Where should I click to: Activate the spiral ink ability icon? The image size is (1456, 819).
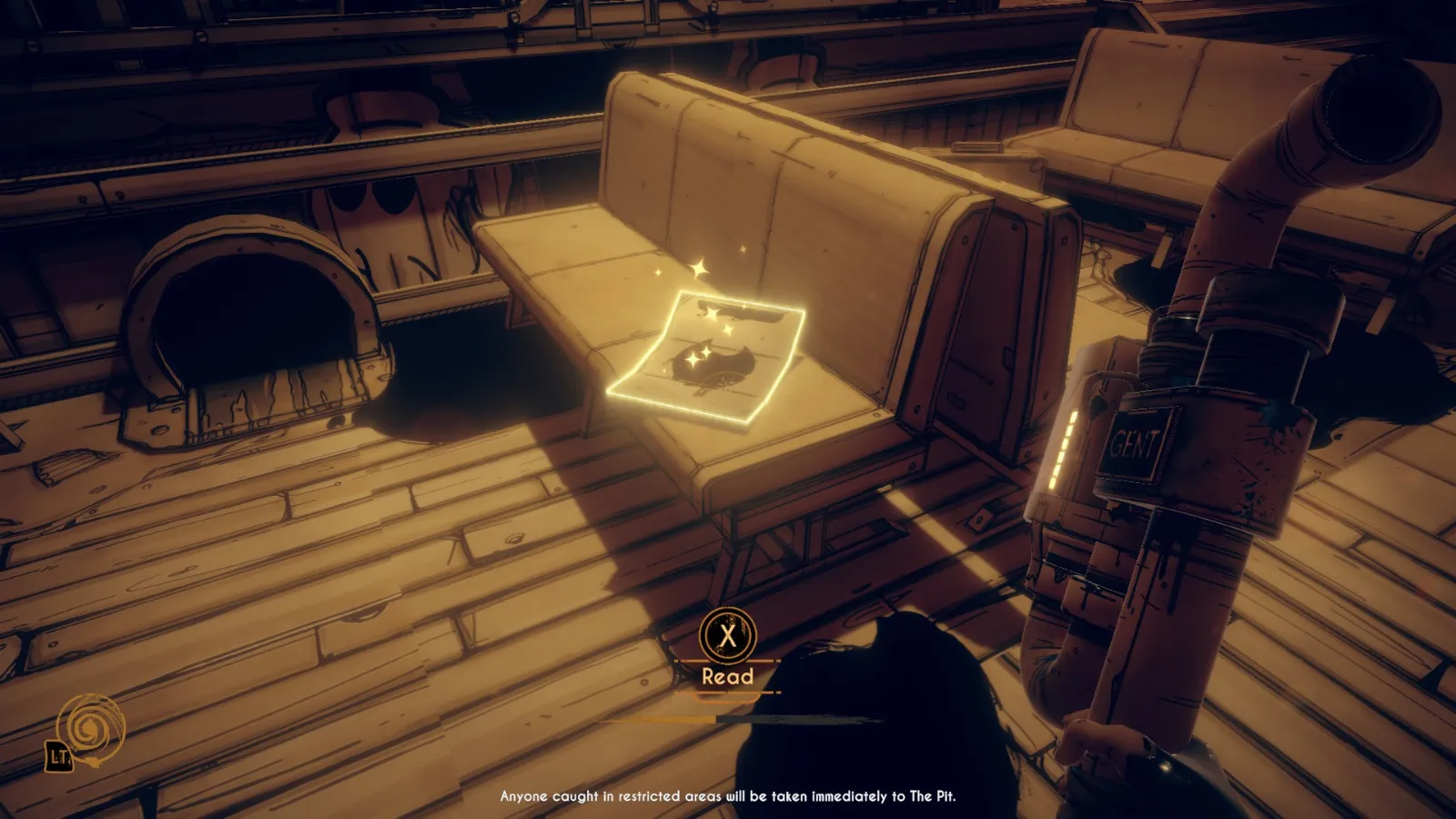click(x=91, y=728)
